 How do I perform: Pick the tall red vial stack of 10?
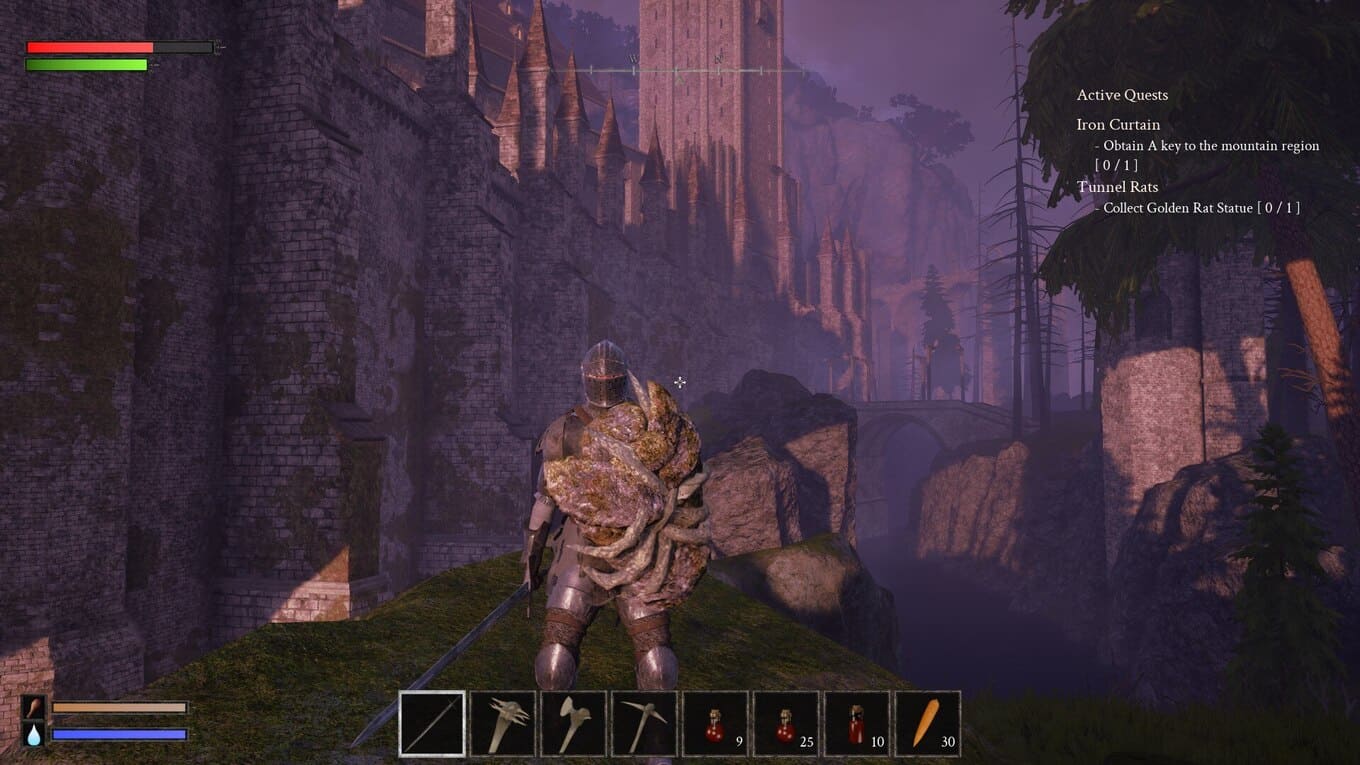(857, 723)
